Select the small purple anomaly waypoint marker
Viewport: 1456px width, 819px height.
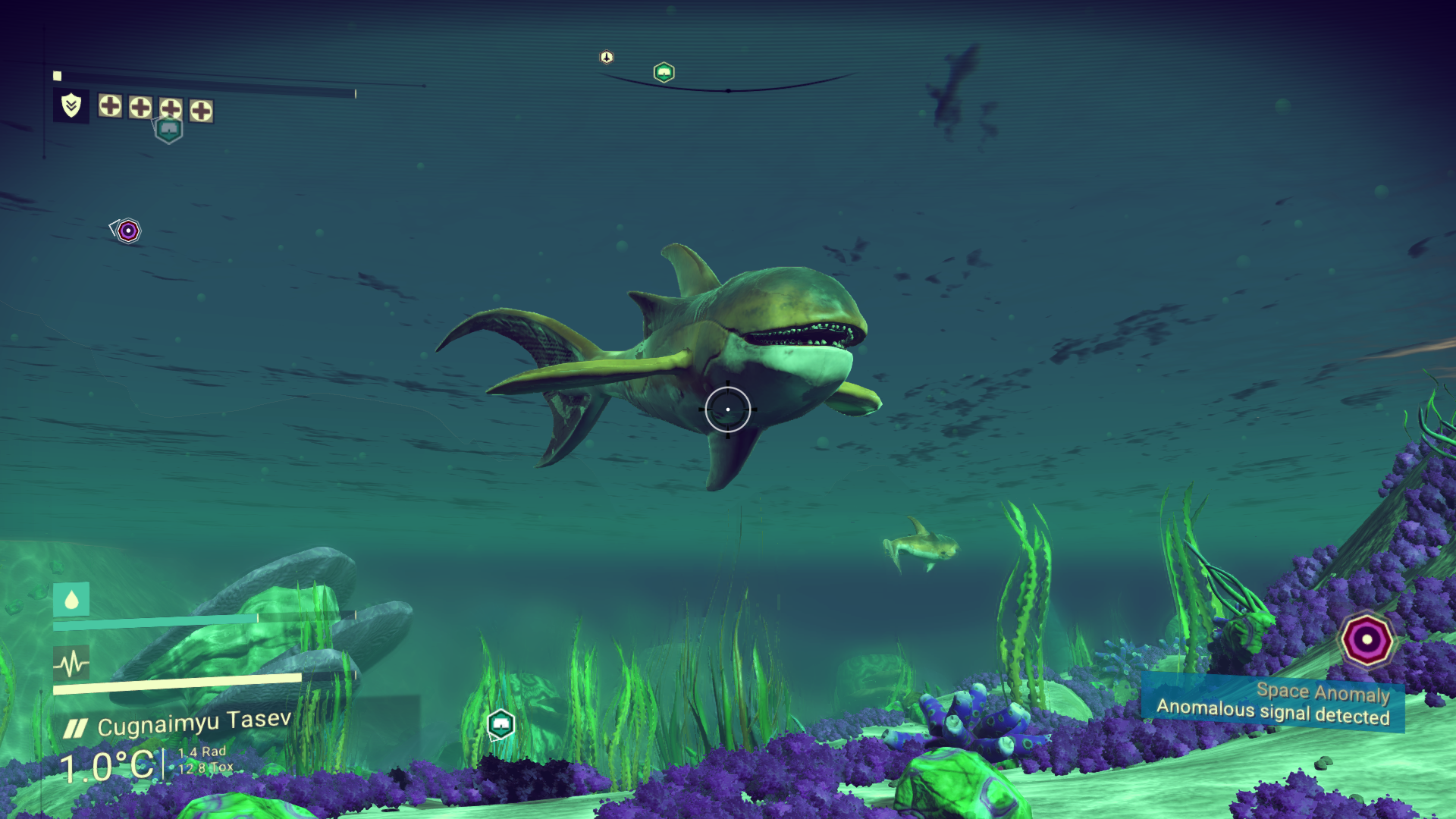coord(128,231)
